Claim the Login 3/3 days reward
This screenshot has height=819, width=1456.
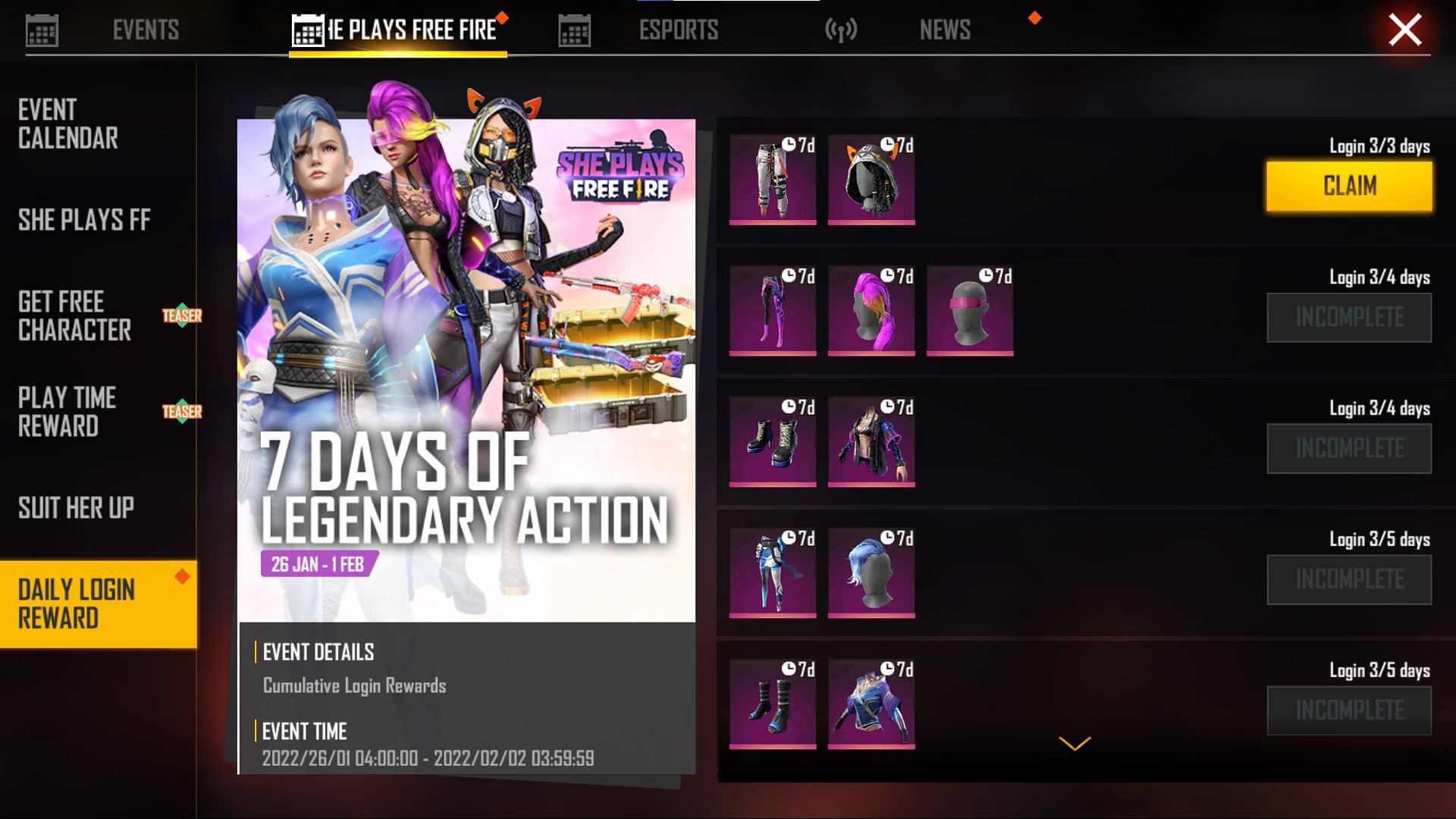point(1348,186)
